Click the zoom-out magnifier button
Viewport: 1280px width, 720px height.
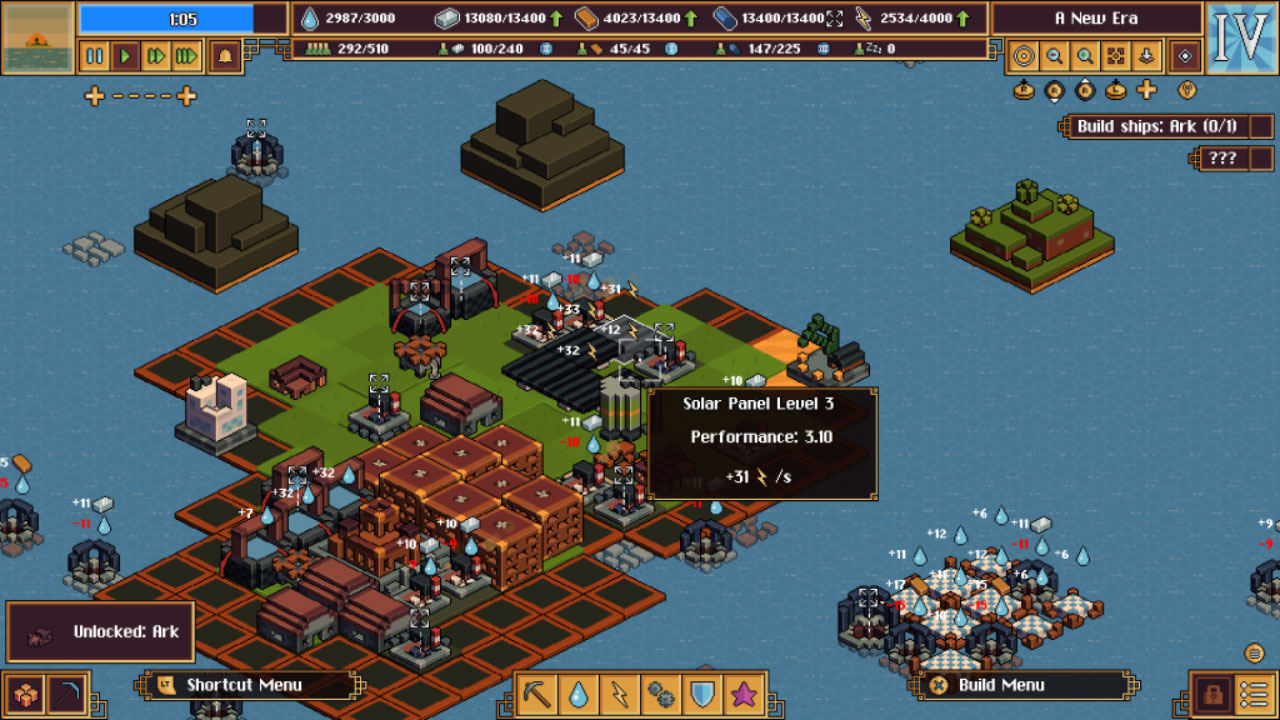(1054, 56)
